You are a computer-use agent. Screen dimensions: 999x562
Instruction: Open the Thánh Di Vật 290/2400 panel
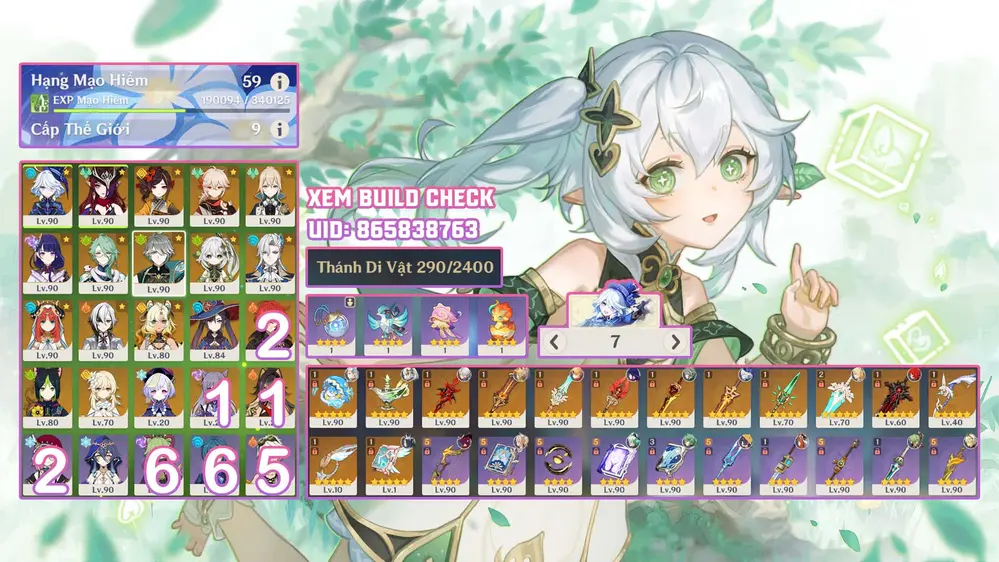coord(404,267)
